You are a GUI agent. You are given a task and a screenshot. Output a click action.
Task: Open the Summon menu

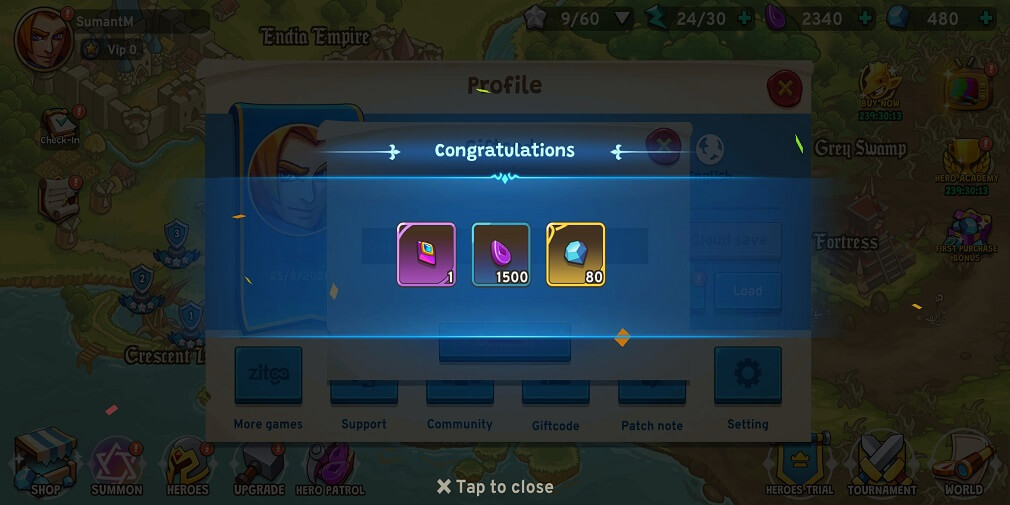coord(117,466)
